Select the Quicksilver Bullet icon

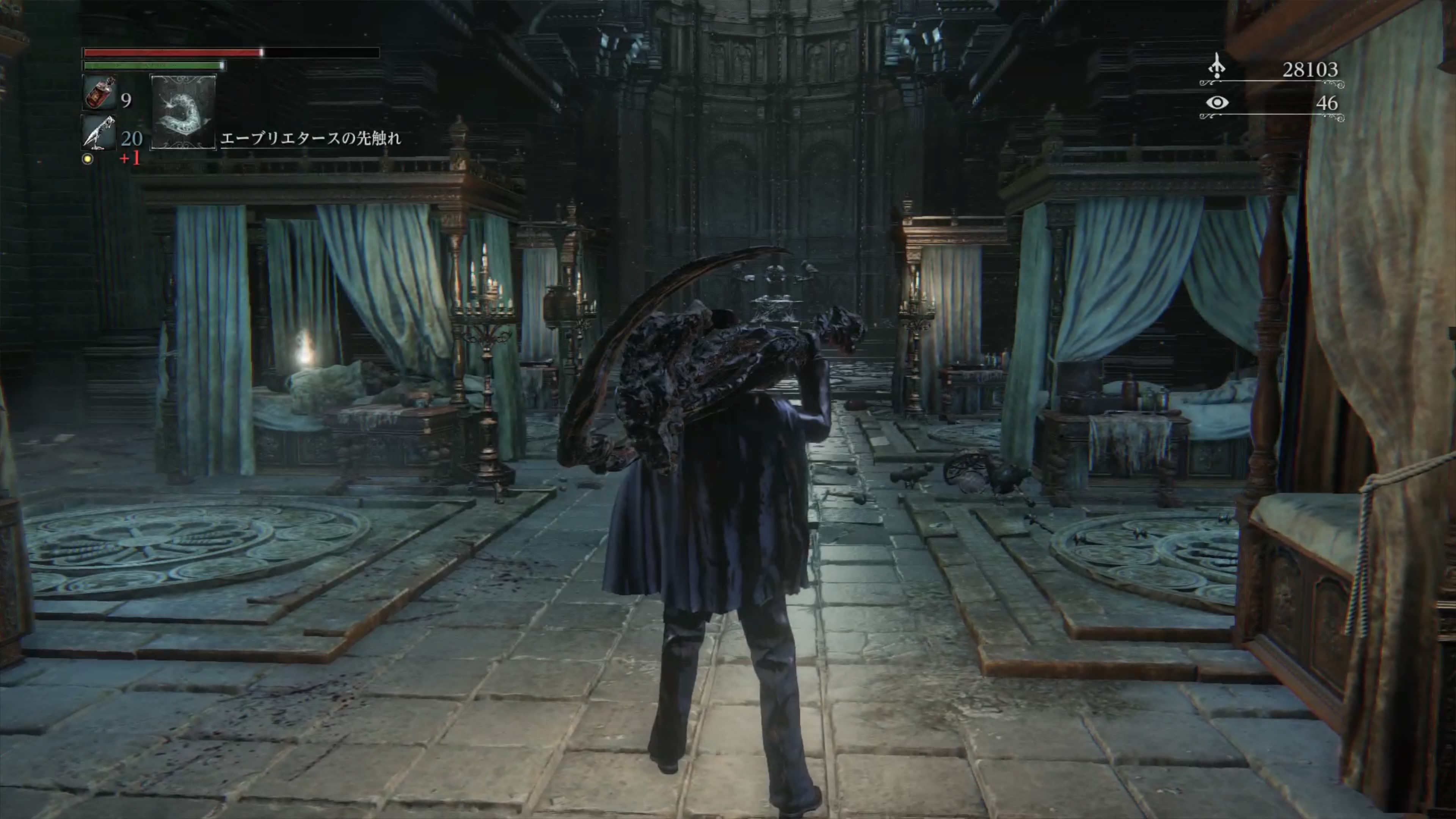(x=99, y=133)
